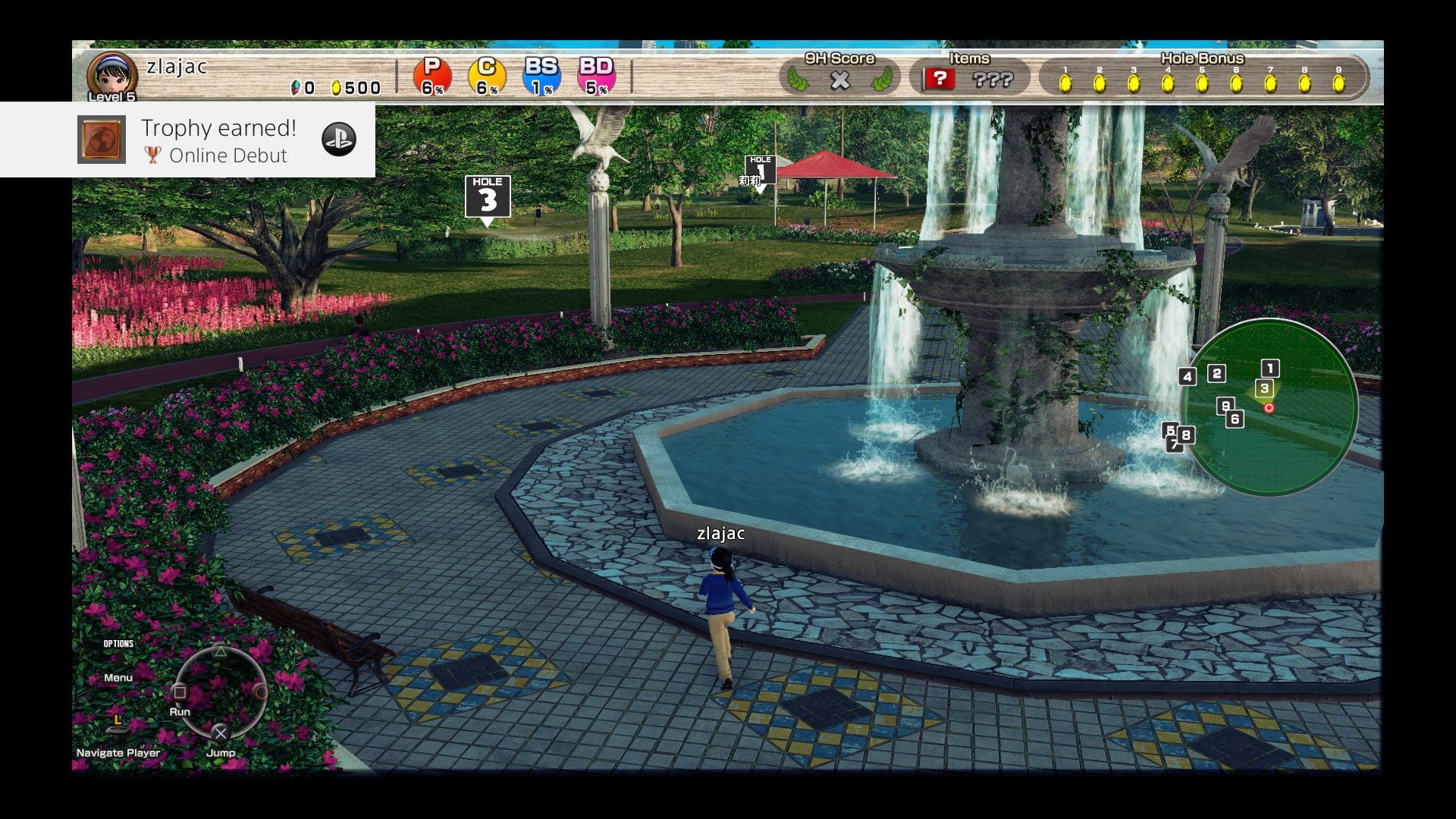Image resolution: width=1456 pixels, height=819 pixels.
Task: Choose hole 4 on the minimap
Action: pyautogui.click(x=1188, y=376)
